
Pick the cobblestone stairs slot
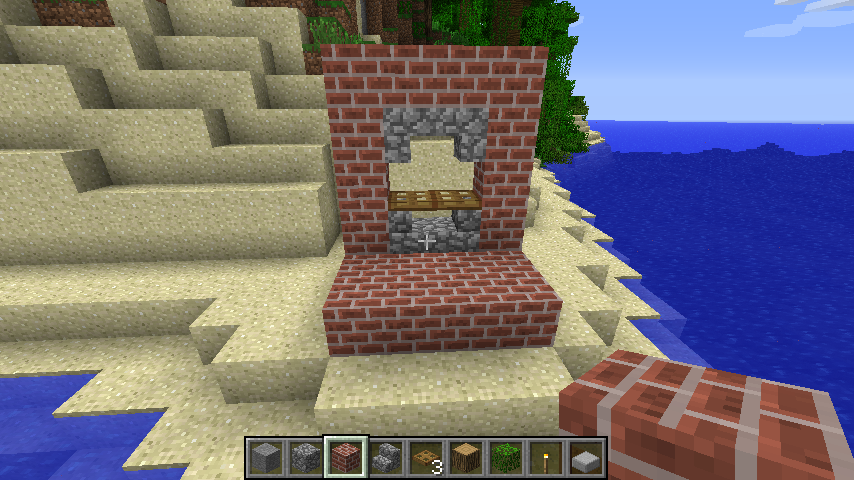(386, 458)
